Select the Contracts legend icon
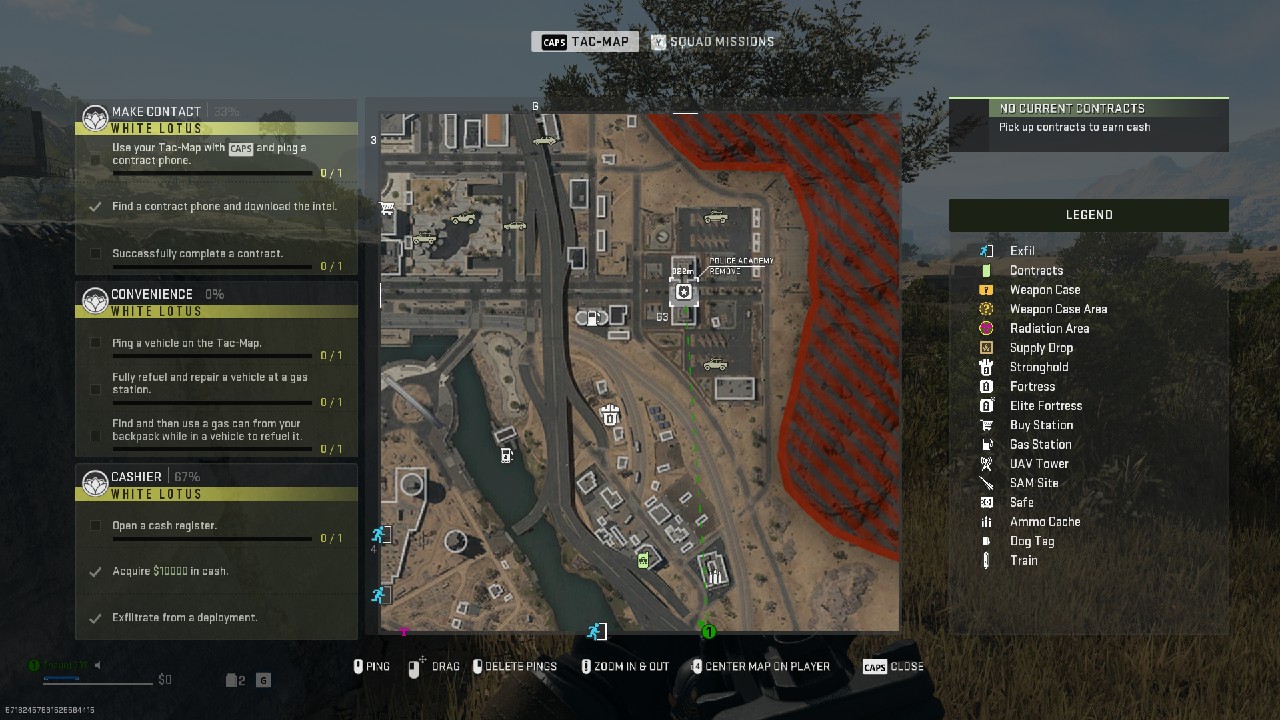The height and width of the screenshot is (720, 1280). 985,270
